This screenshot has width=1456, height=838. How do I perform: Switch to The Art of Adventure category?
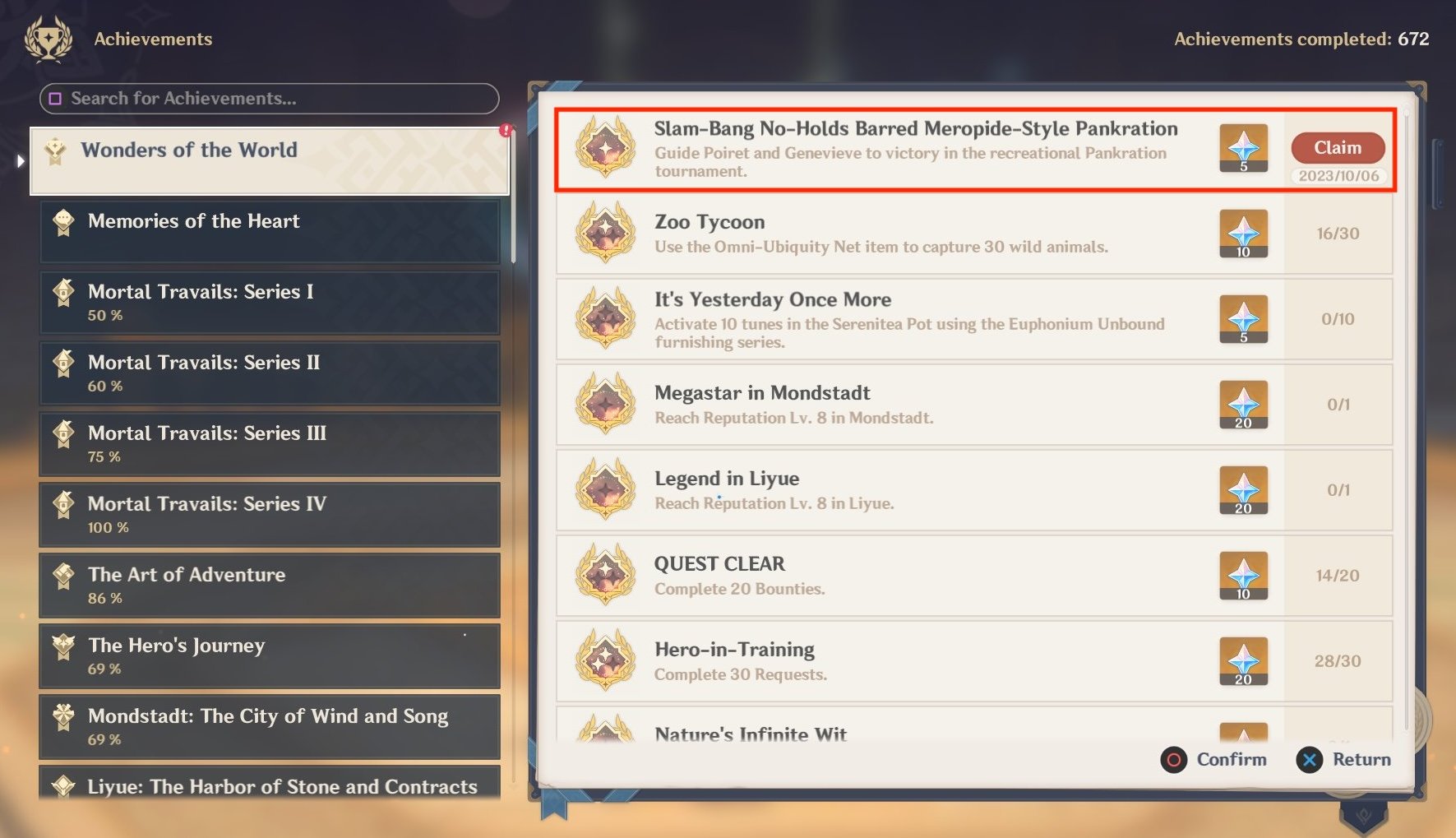269,585
